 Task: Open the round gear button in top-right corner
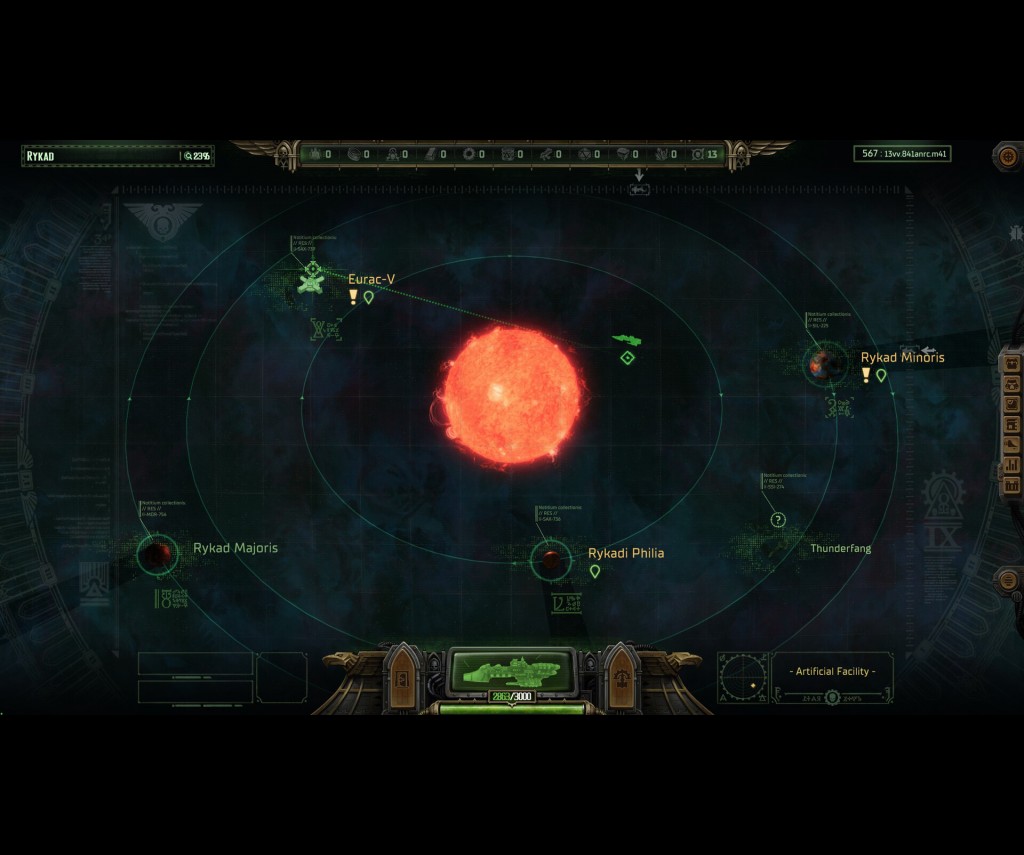tap(1007, 156)
